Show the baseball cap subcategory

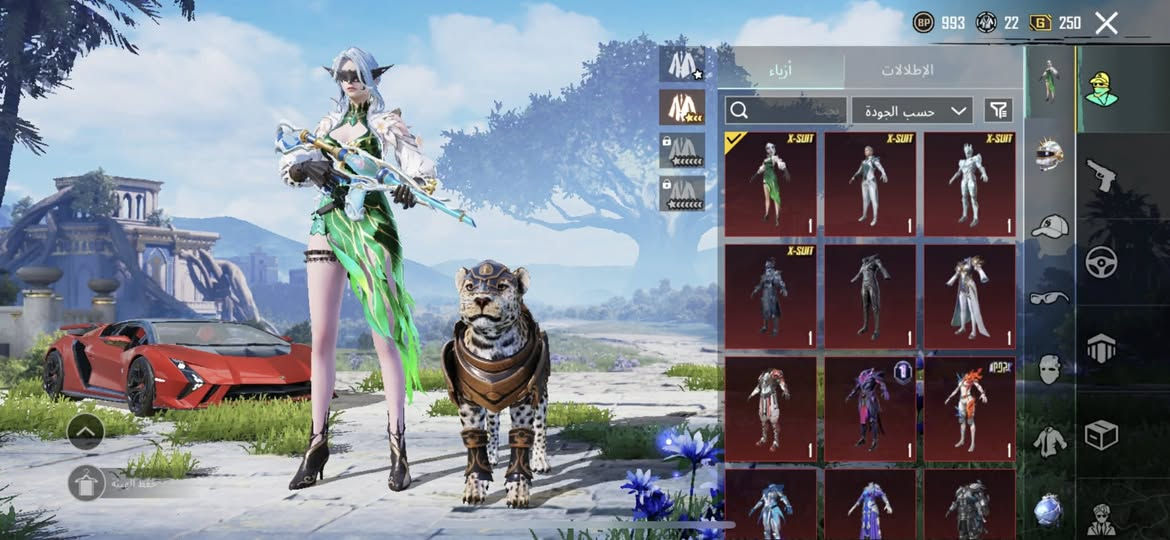tap(1048, 227)
